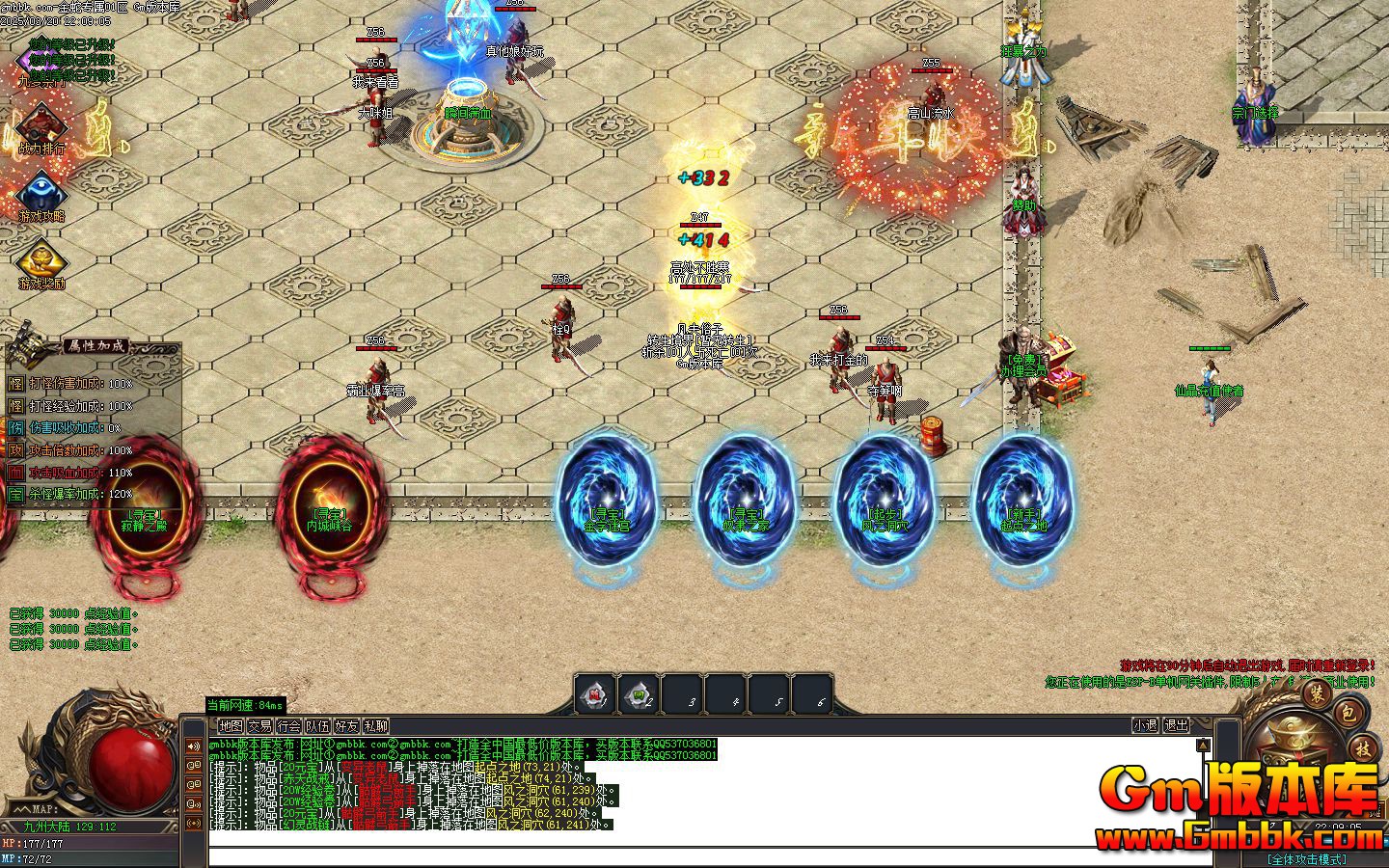Open the 装 equipment round button

[x=1314, y=692]
